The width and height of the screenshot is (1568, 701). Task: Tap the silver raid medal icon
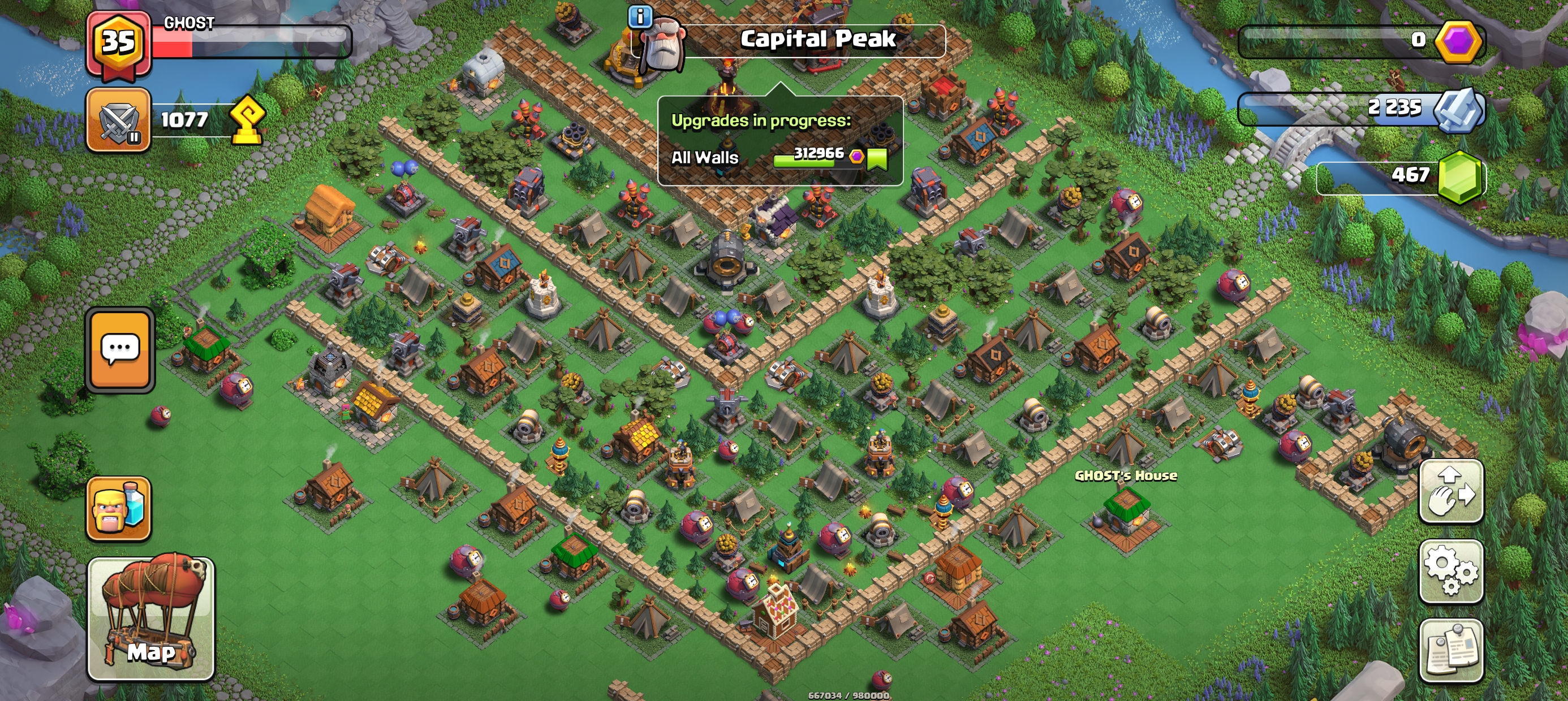click(1457, 110)
